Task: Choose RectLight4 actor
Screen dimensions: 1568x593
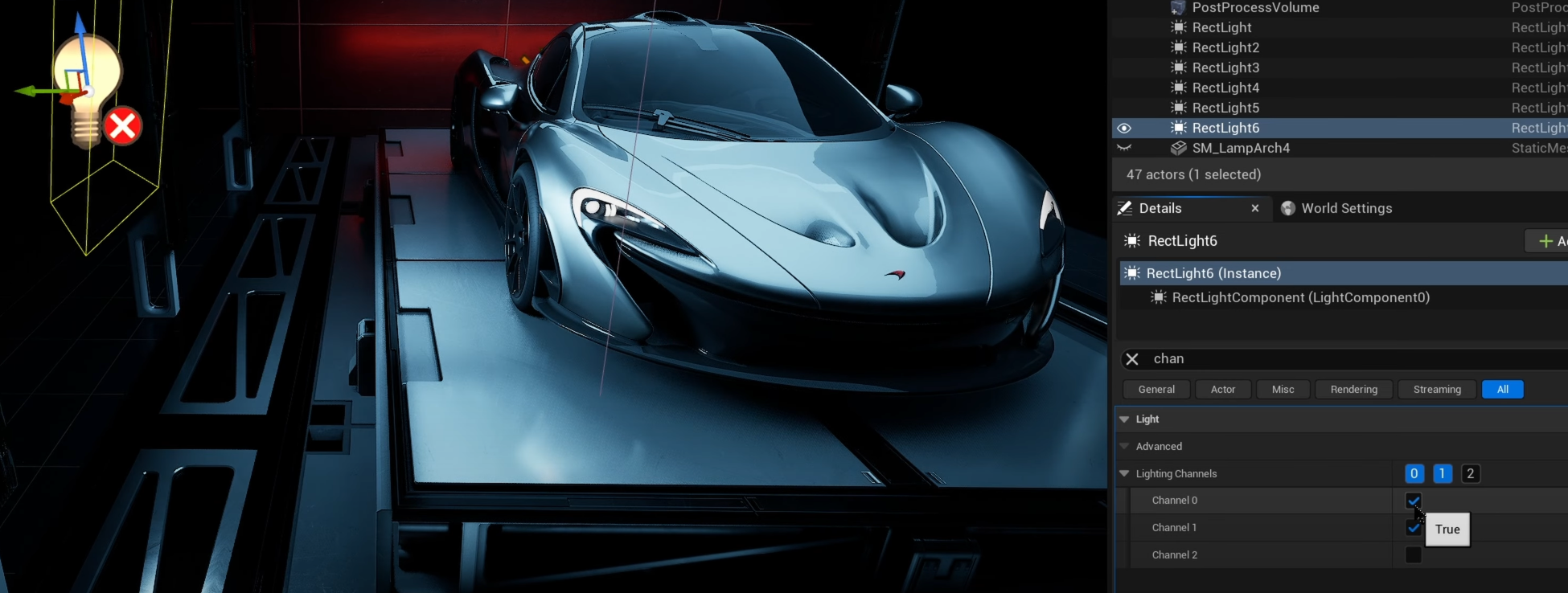Action: pyautogui.click(x=1225, y=88)
